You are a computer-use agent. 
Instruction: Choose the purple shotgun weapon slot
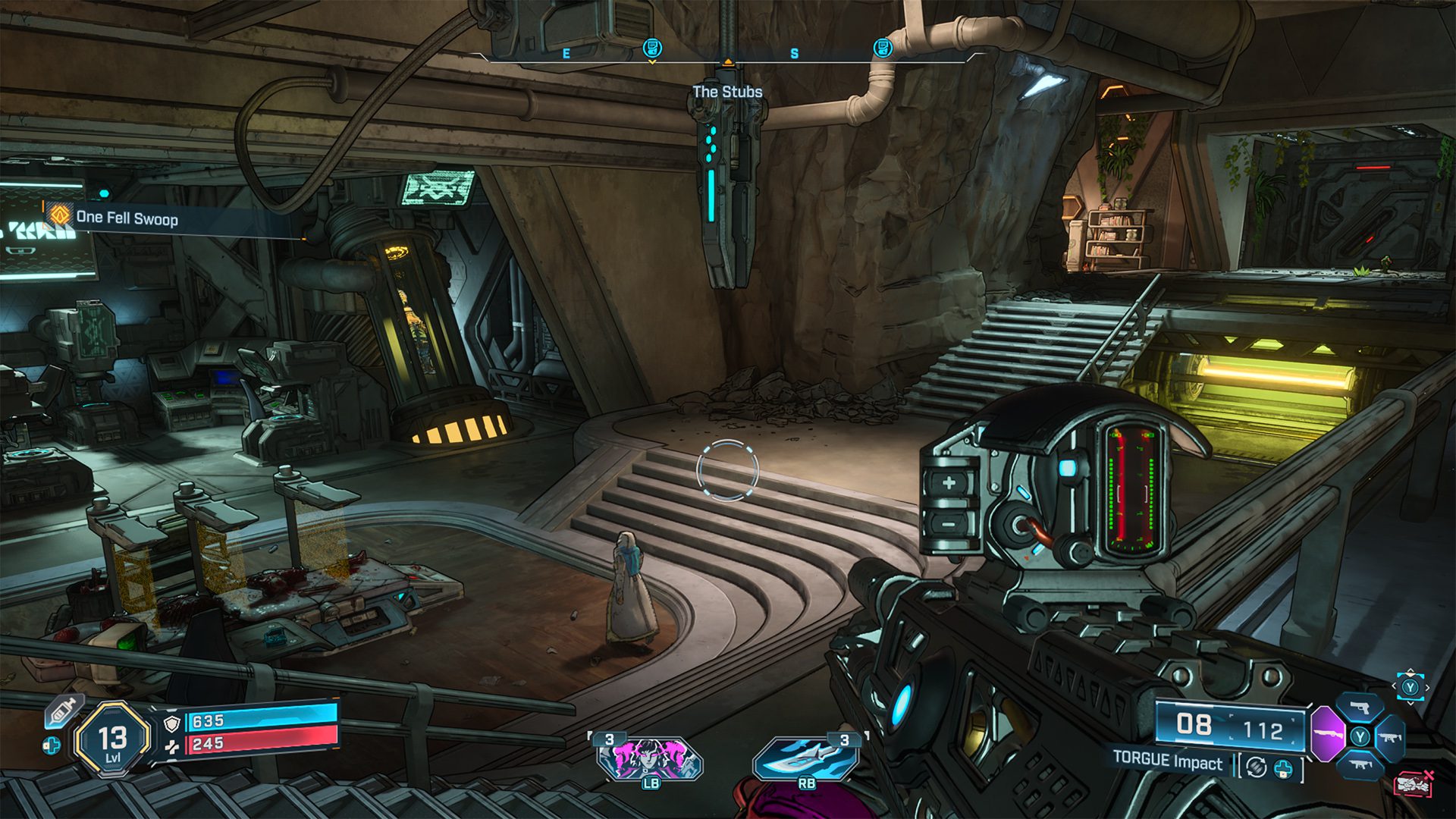[x=1327, y=734]
